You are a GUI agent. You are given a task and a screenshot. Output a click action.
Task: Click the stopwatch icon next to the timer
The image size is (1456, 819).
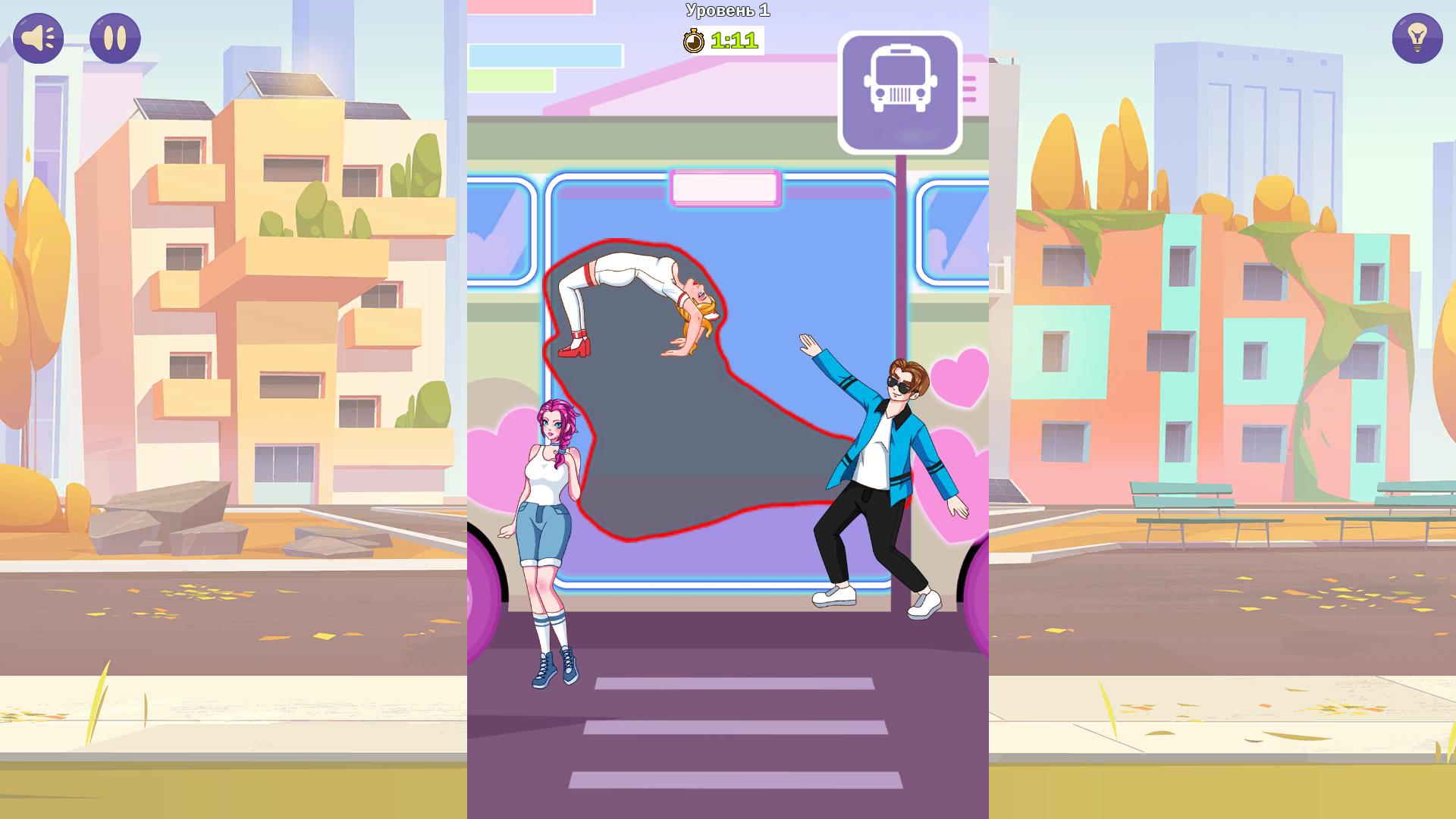coord(695,40)
